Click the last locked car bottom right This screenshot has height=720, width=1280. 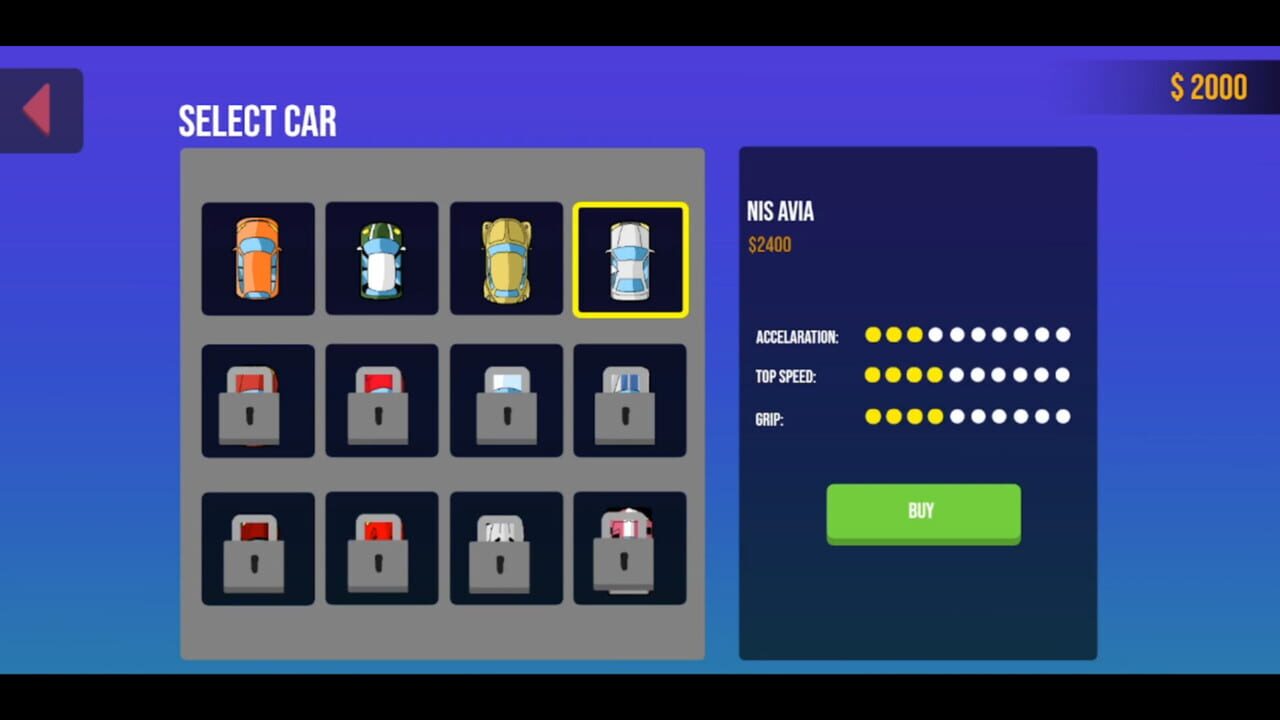(x=630, y=549)
